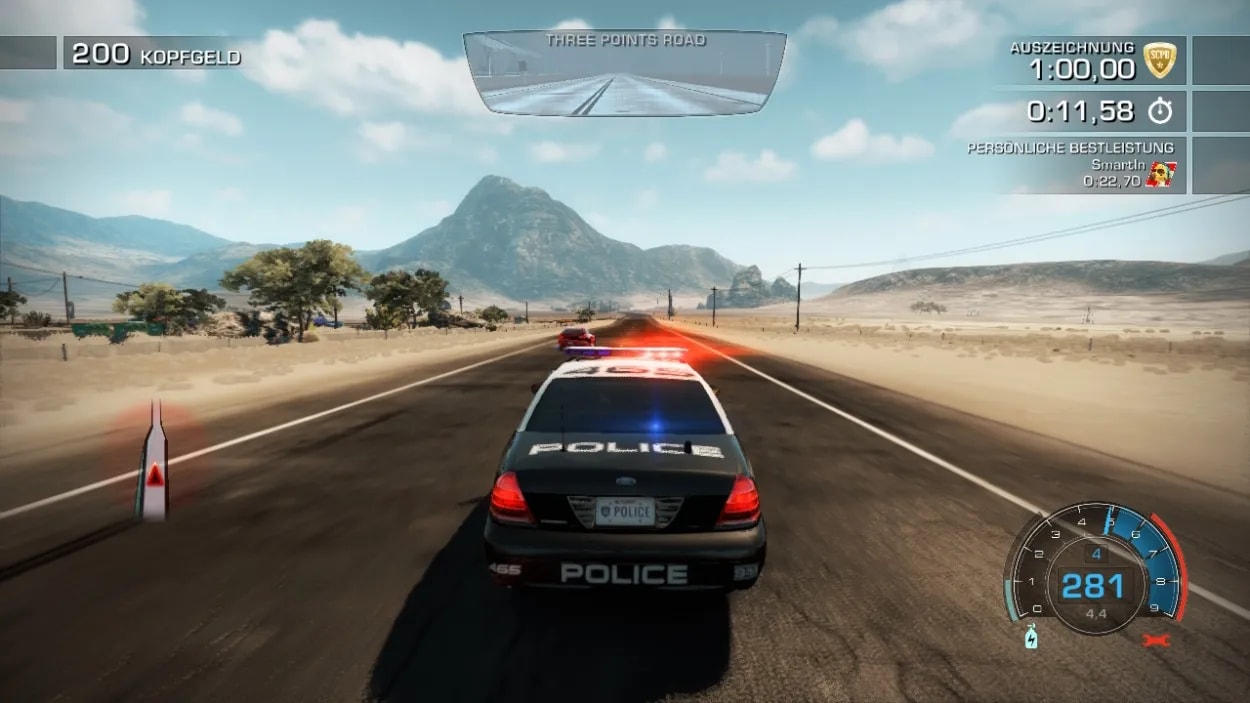Click the red wrench damage icon
This screenshot has height=703, width=1250.
1156,639
